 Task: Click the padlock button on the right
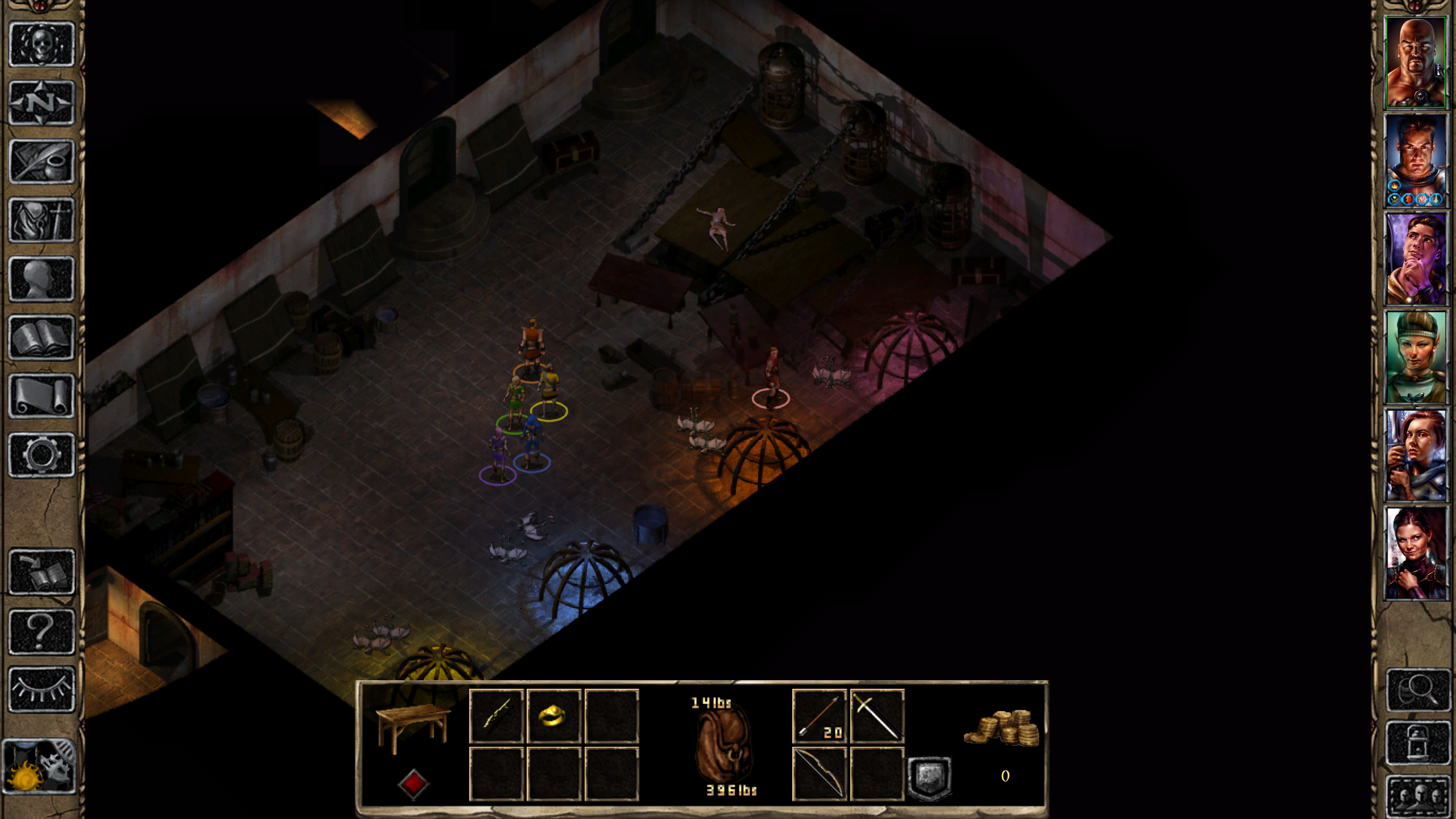1417,743
